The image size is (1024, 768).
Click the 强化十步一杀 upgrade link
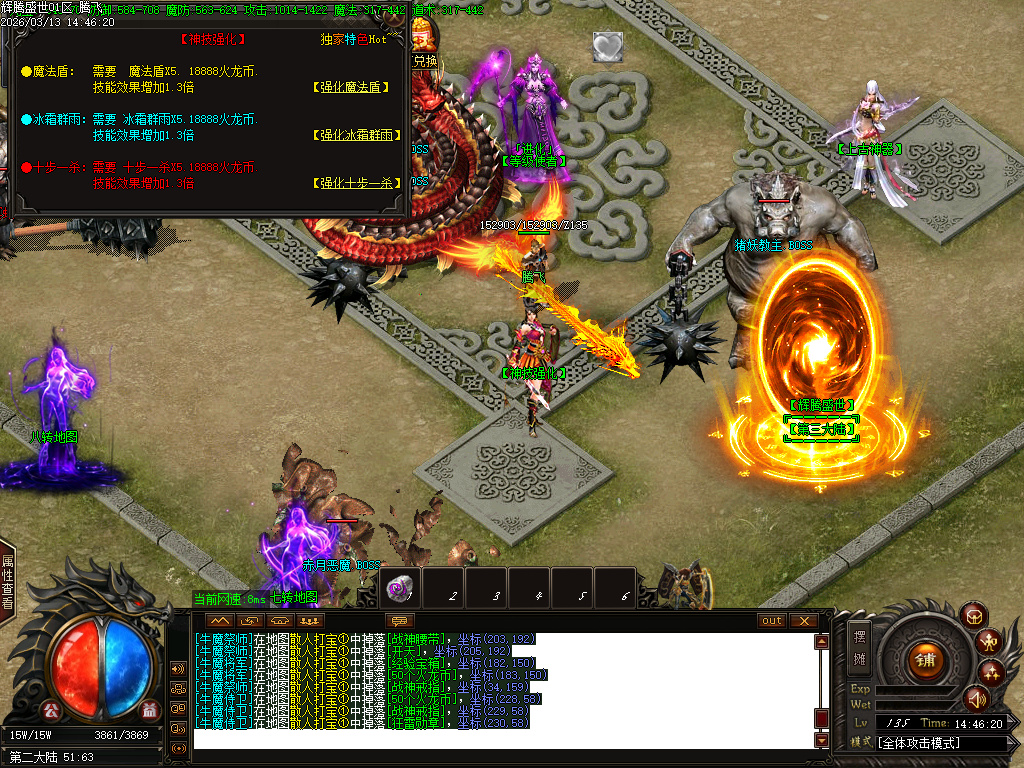pos(350,183)
